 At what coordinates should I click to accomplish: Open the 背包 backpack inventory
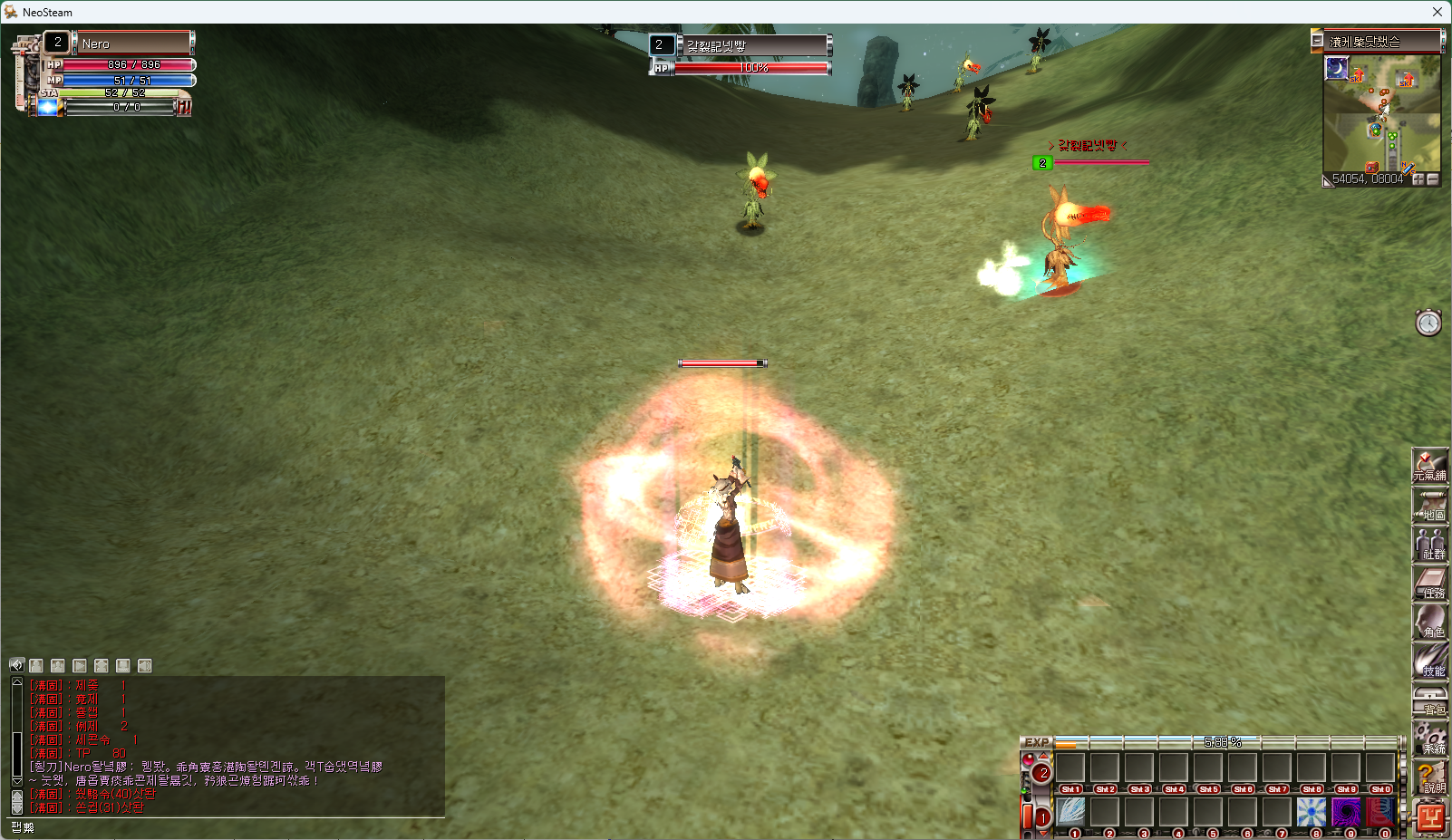coord(1429,700)
